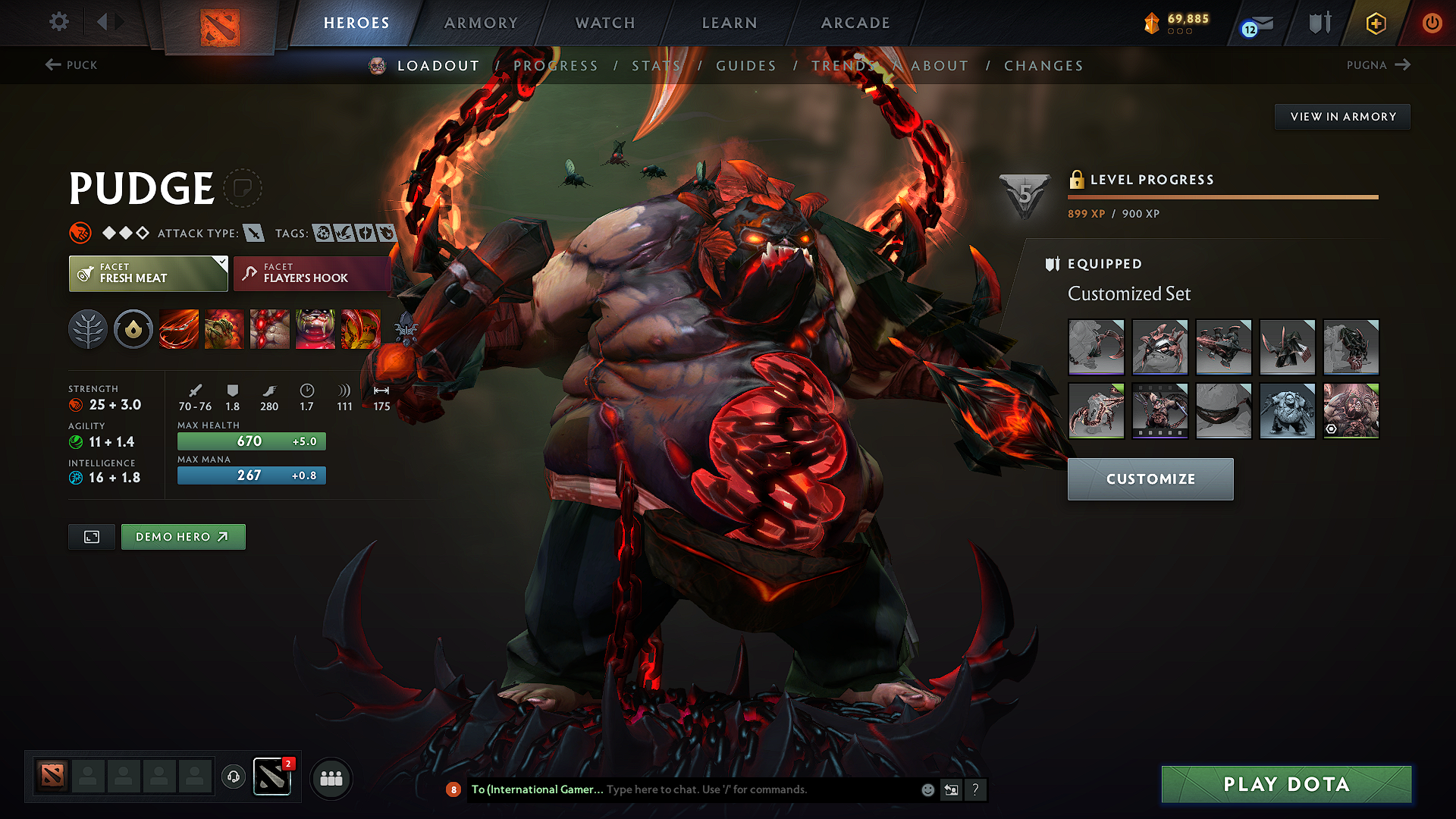
Task: Select the Fresh Meat facet
Action: click(148, 273)
